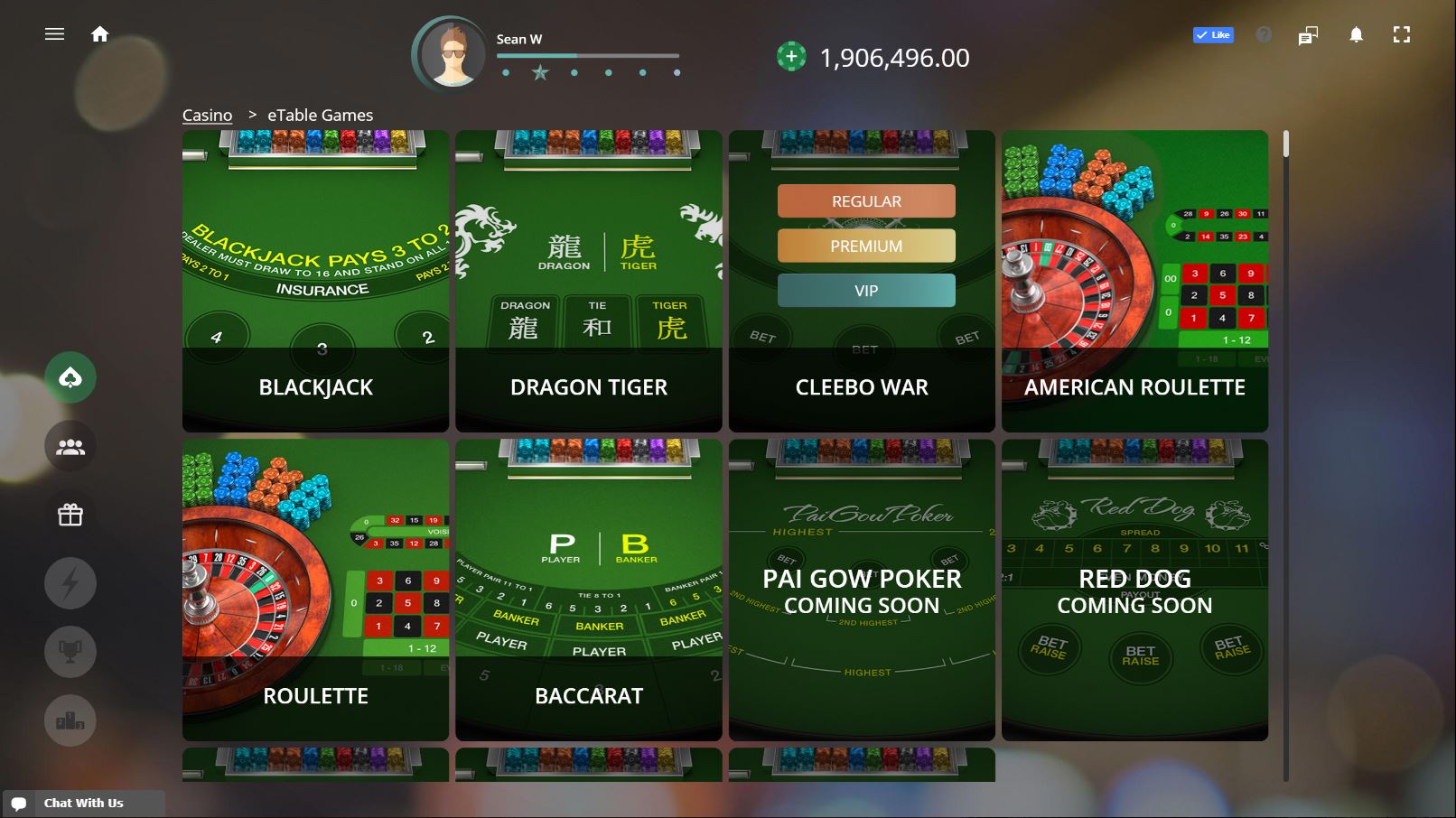Click the Casino breadcrumb link
The width and height of the screenshot is (1456, 818).
pyautogui.click(x=207, y=115)
